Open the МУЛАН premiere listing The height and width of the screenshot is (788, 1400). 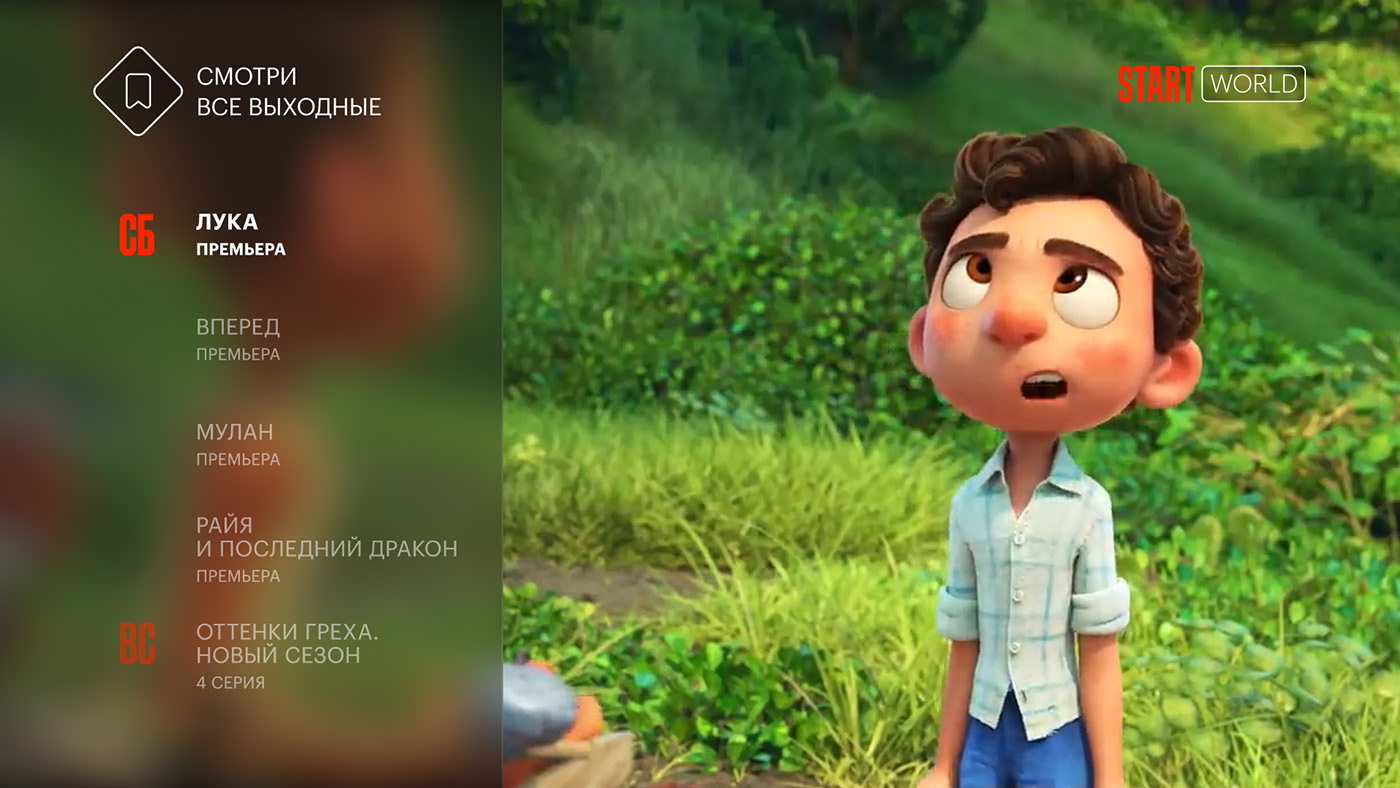point(236,443)
